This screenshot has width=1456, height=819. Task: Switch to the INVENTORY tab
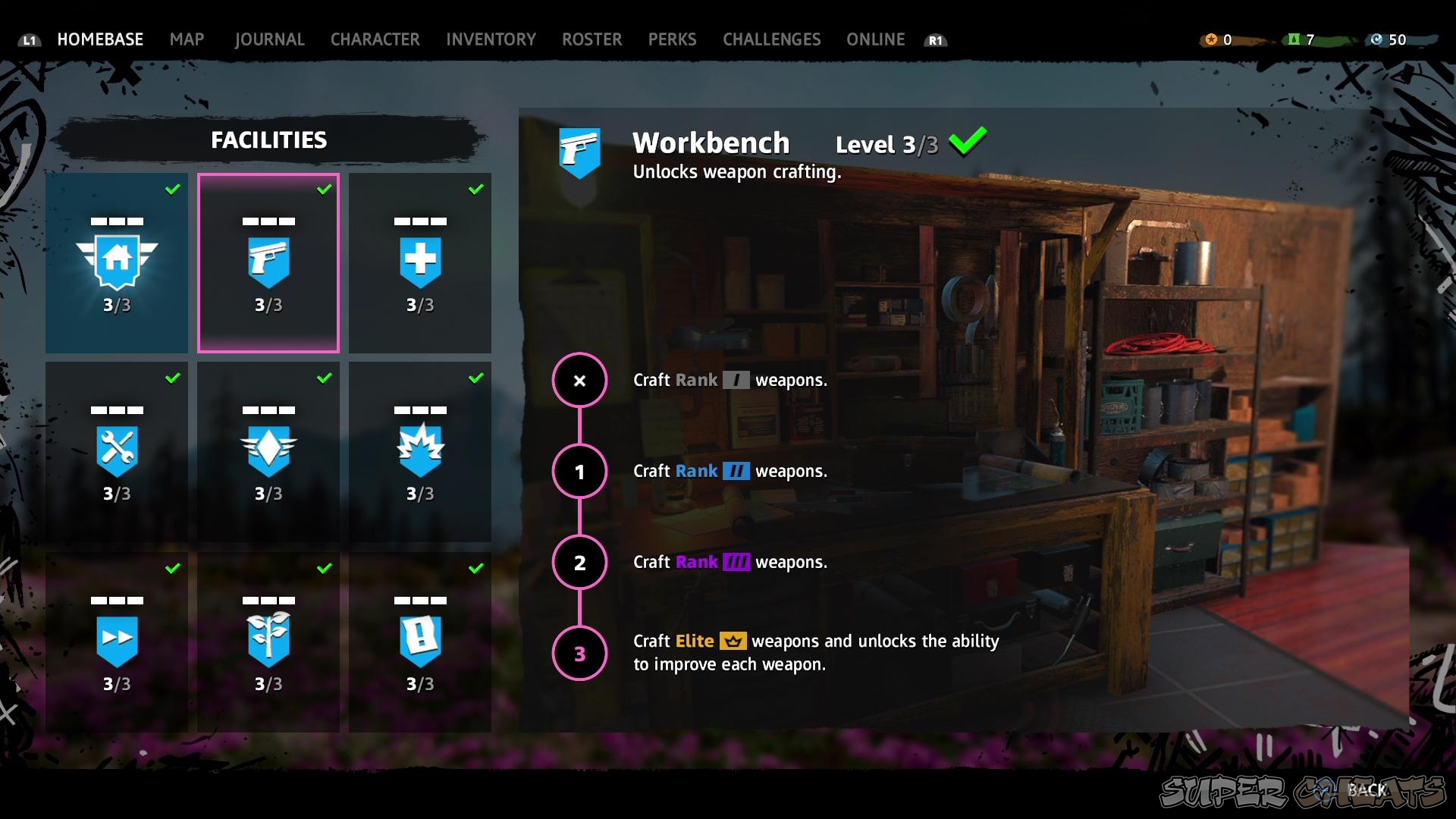click(x=491, y=39)
